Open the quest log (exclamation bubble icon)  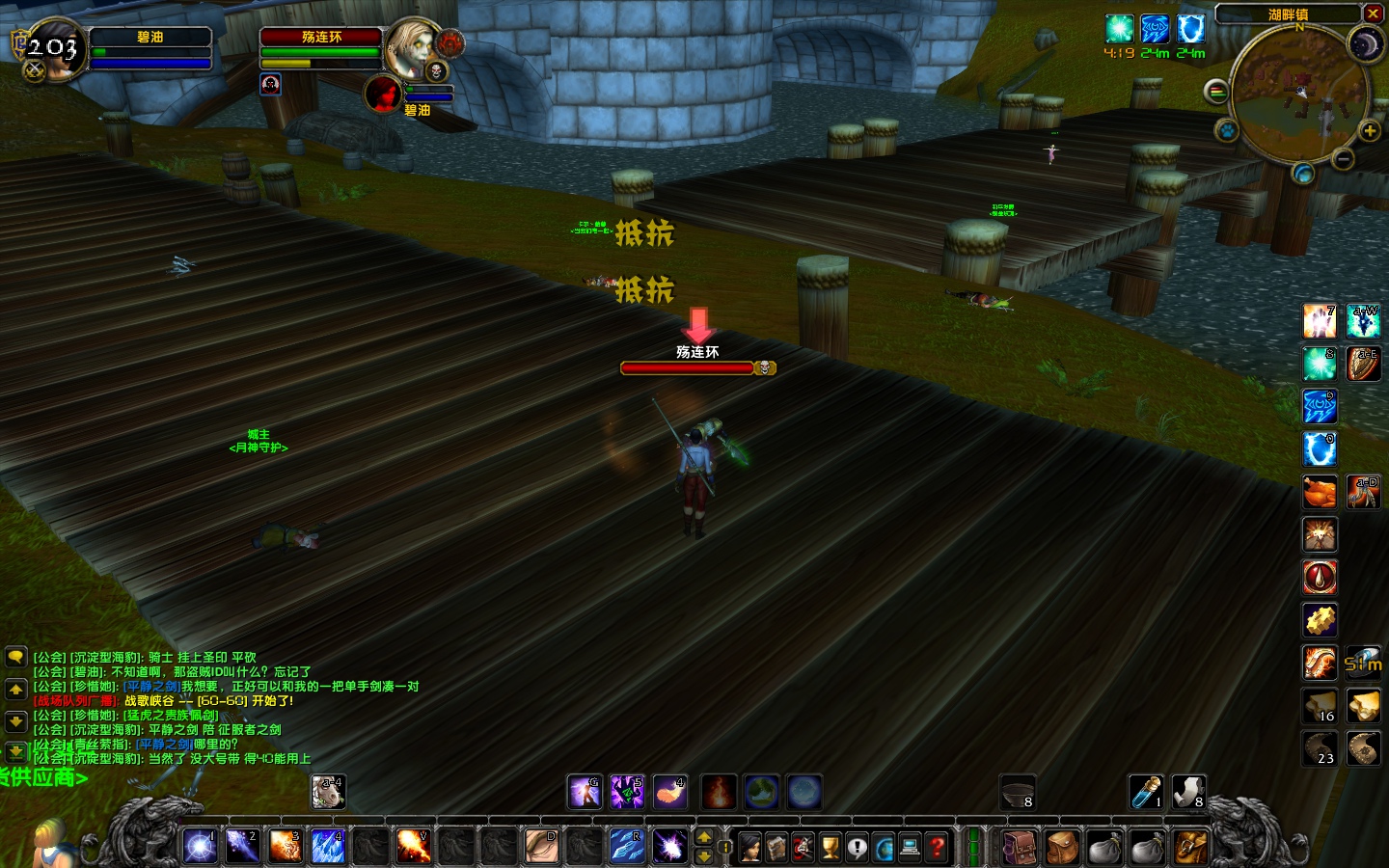point(858,847)
